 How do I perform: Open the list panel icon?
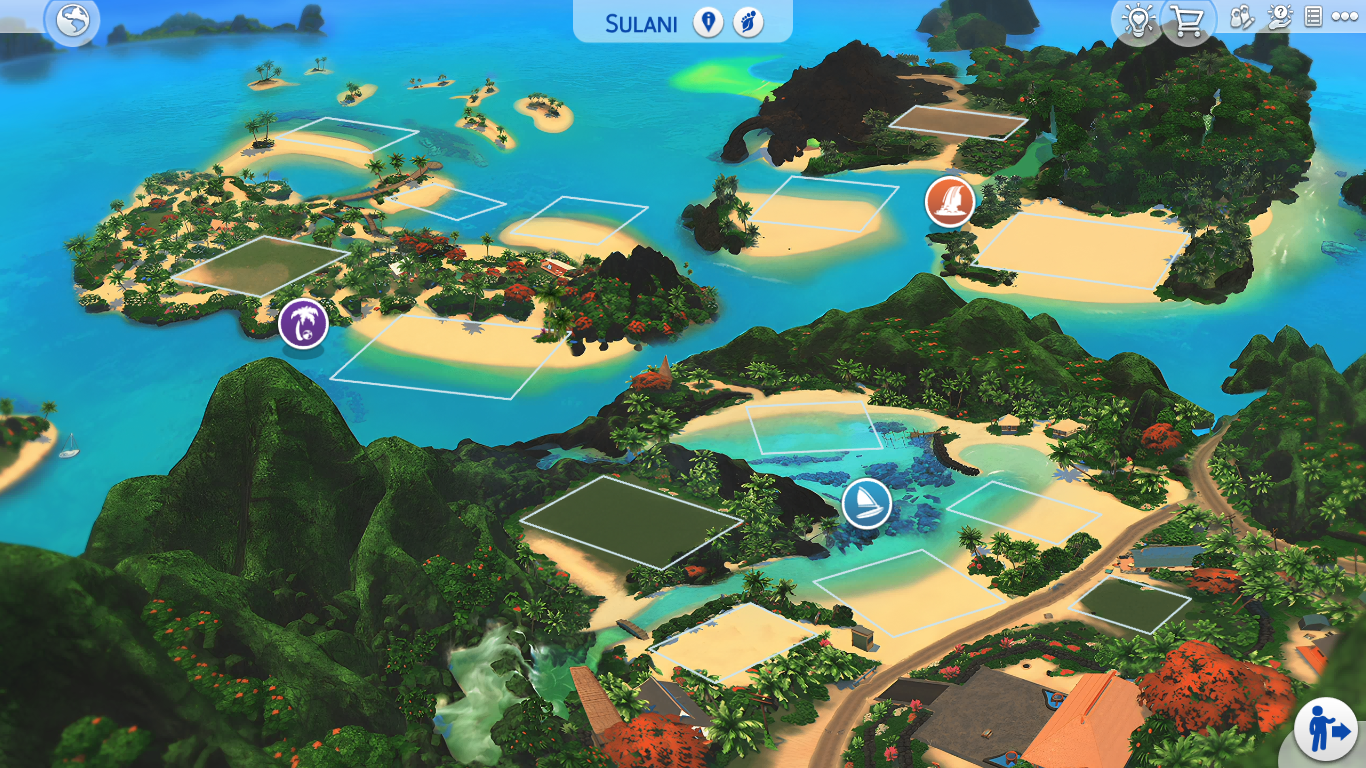pos(1313,17)
